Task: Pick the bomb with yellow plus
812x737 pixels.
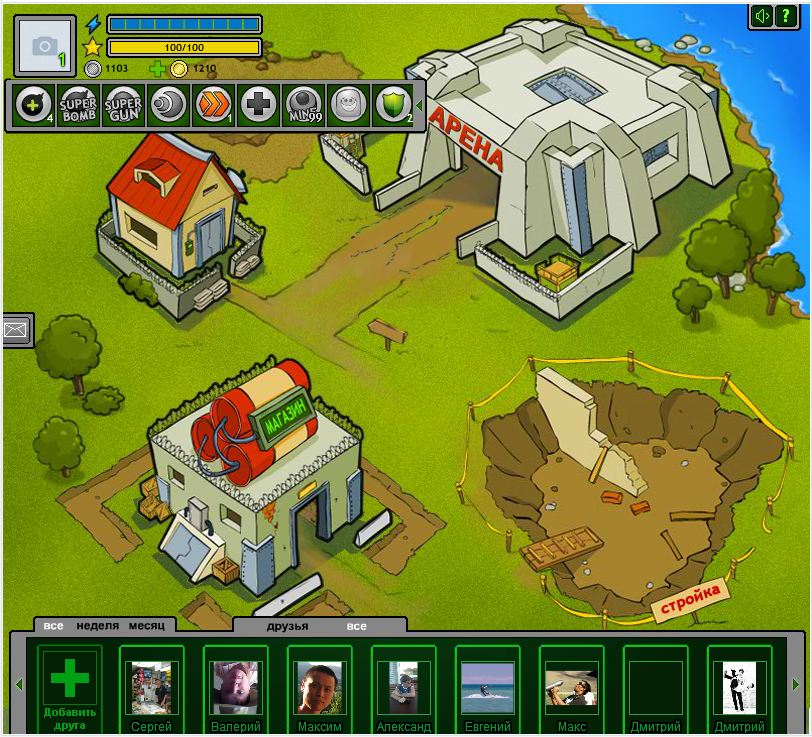Action: 33,105
